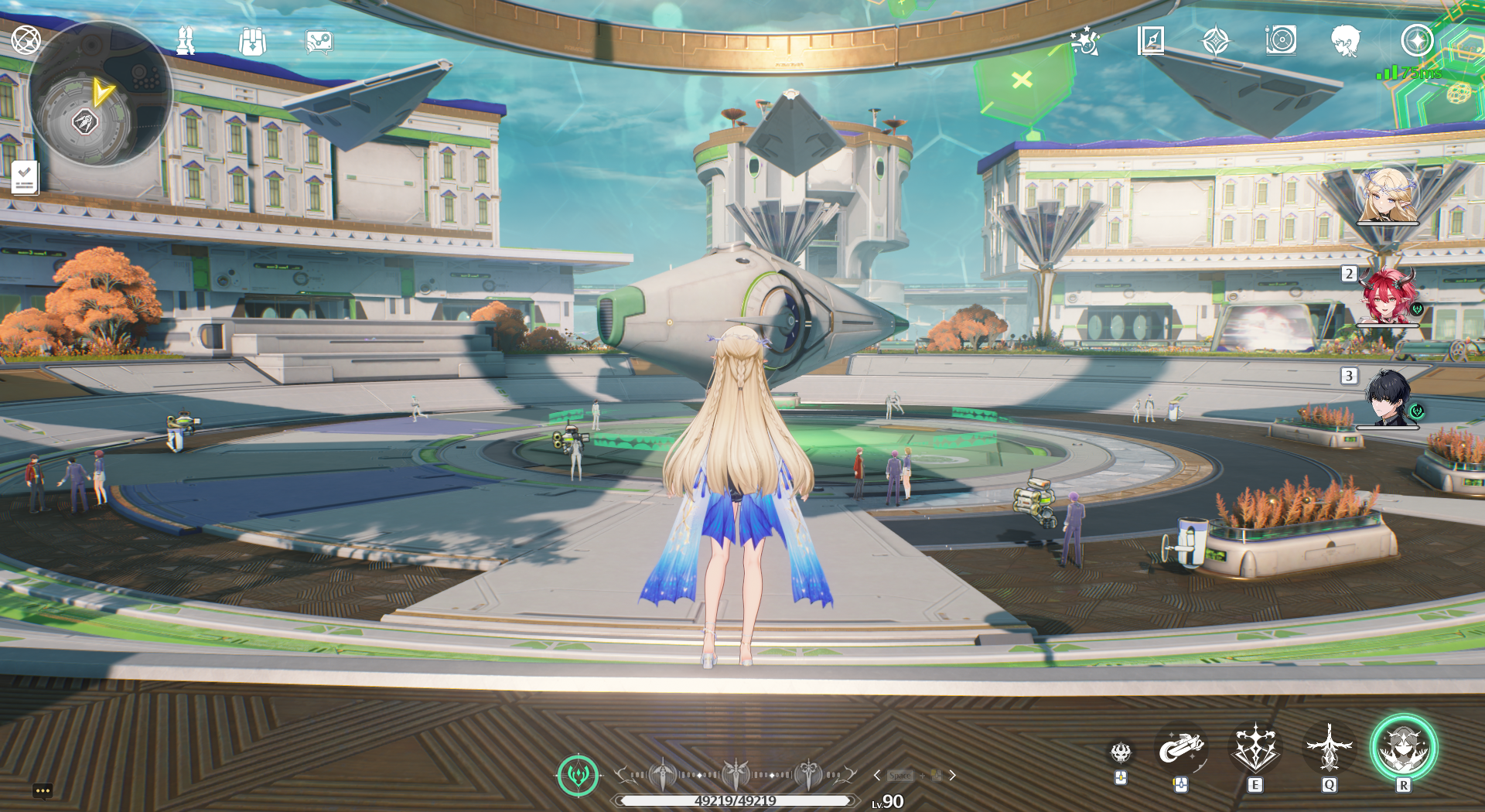The width and height of the screenshot is (1485, 812).
Task: Activate the skull echo icon
Action: pyautogui.click(x=1121, y=752)
